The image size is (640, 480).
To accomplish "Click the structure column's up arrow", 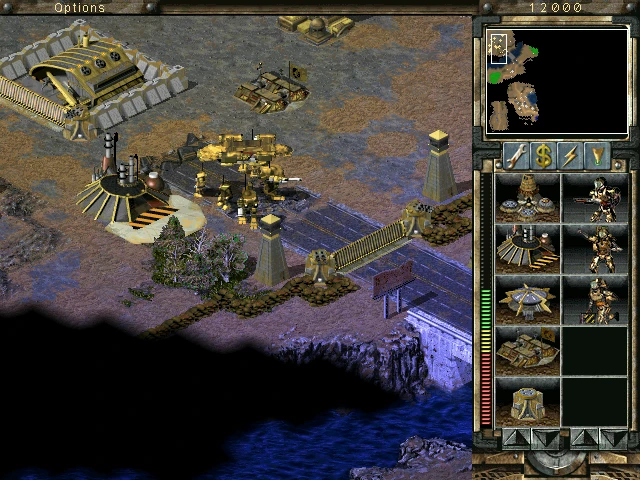I will 512,438.
